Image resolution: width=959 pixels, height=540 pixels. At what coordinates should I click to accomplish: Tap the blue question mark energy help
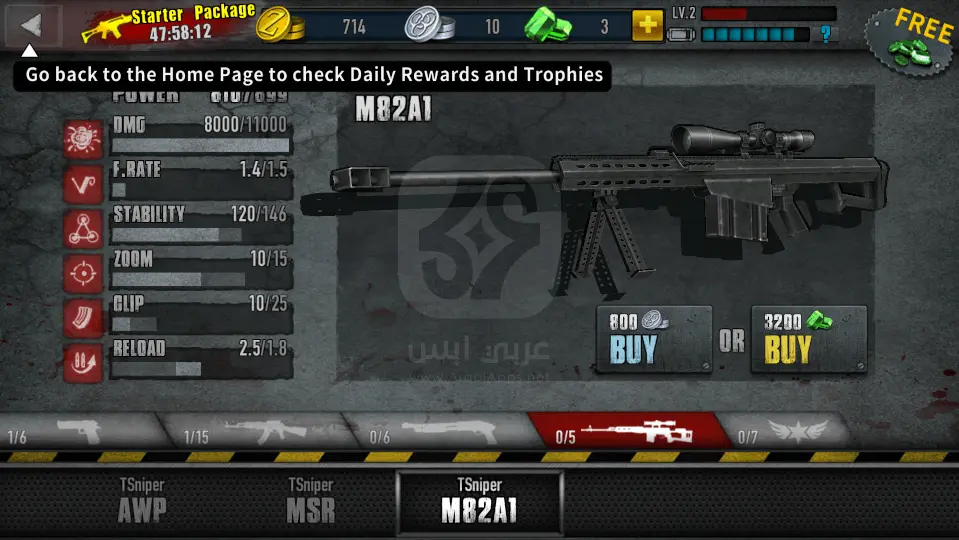[825, 35]
